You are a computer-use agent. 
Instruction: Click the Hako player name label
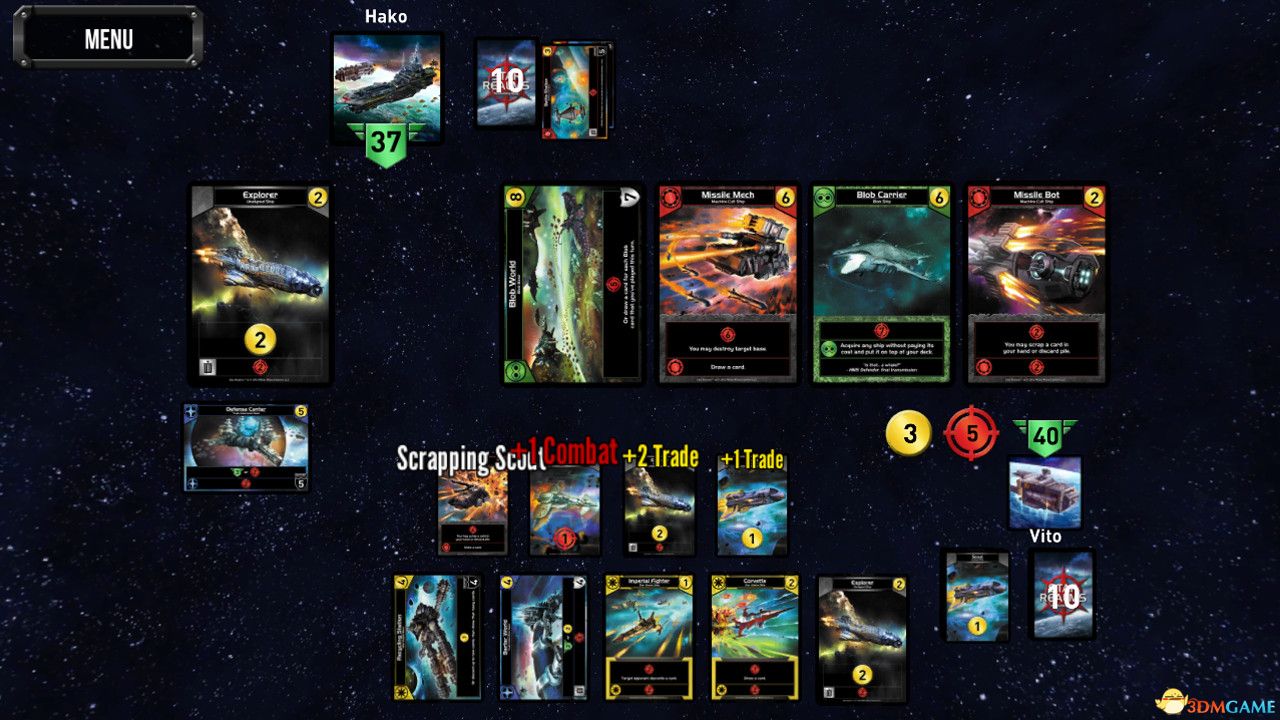(386, 16)
